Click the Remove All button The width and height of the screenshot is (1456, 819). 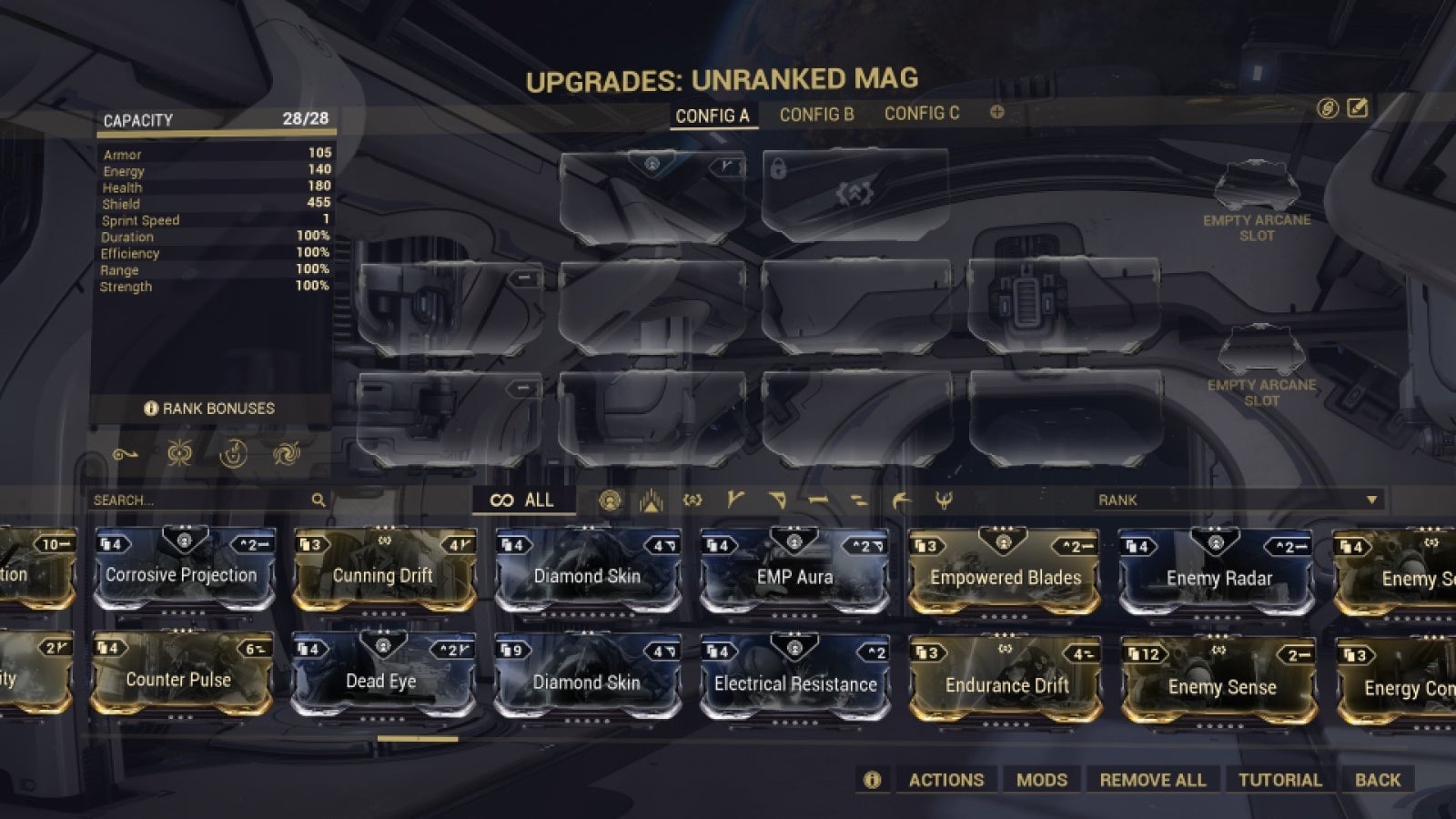click(x=1152, y=780)
